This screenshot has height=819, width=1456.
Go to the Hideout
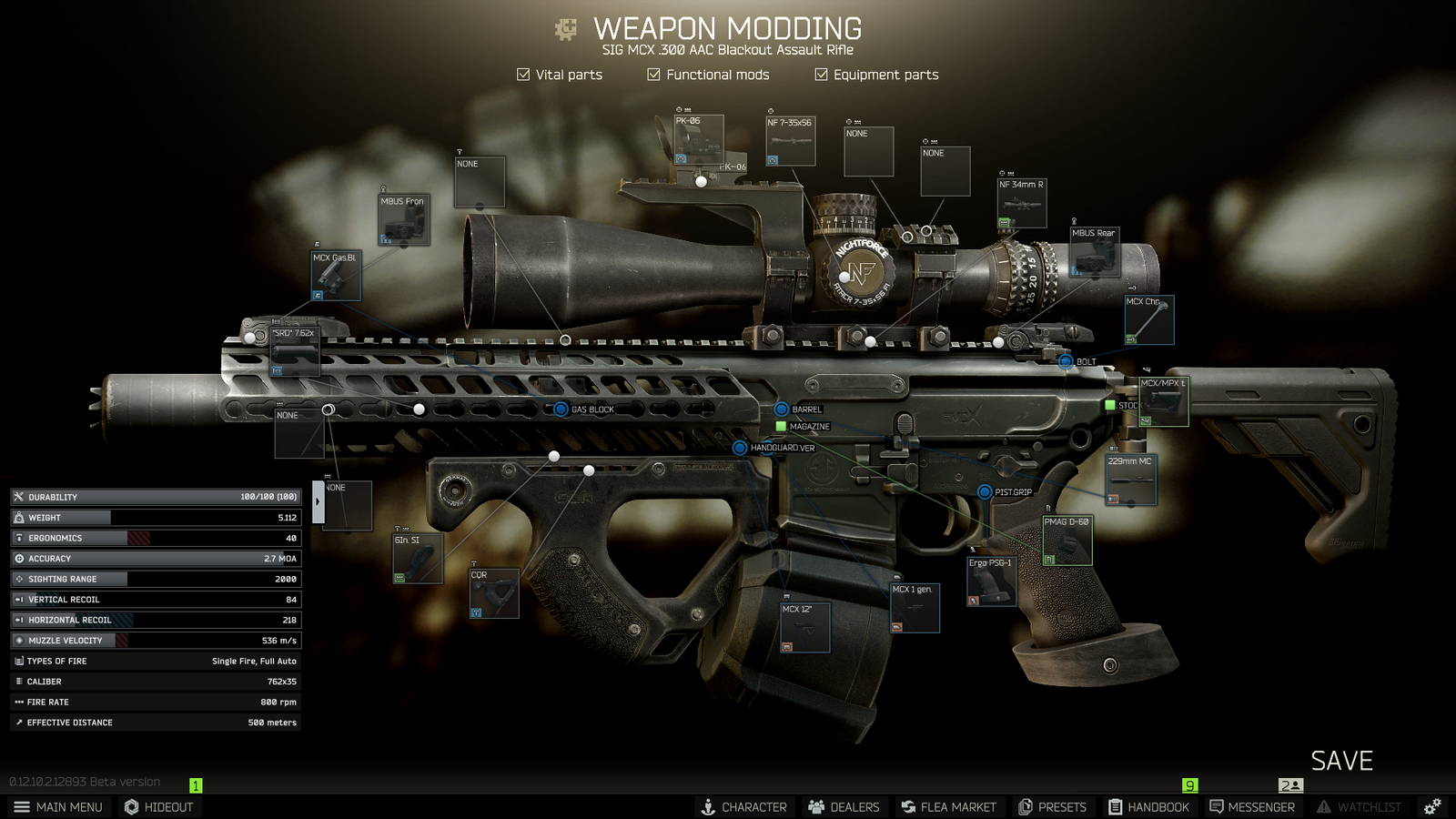(159, 807)
